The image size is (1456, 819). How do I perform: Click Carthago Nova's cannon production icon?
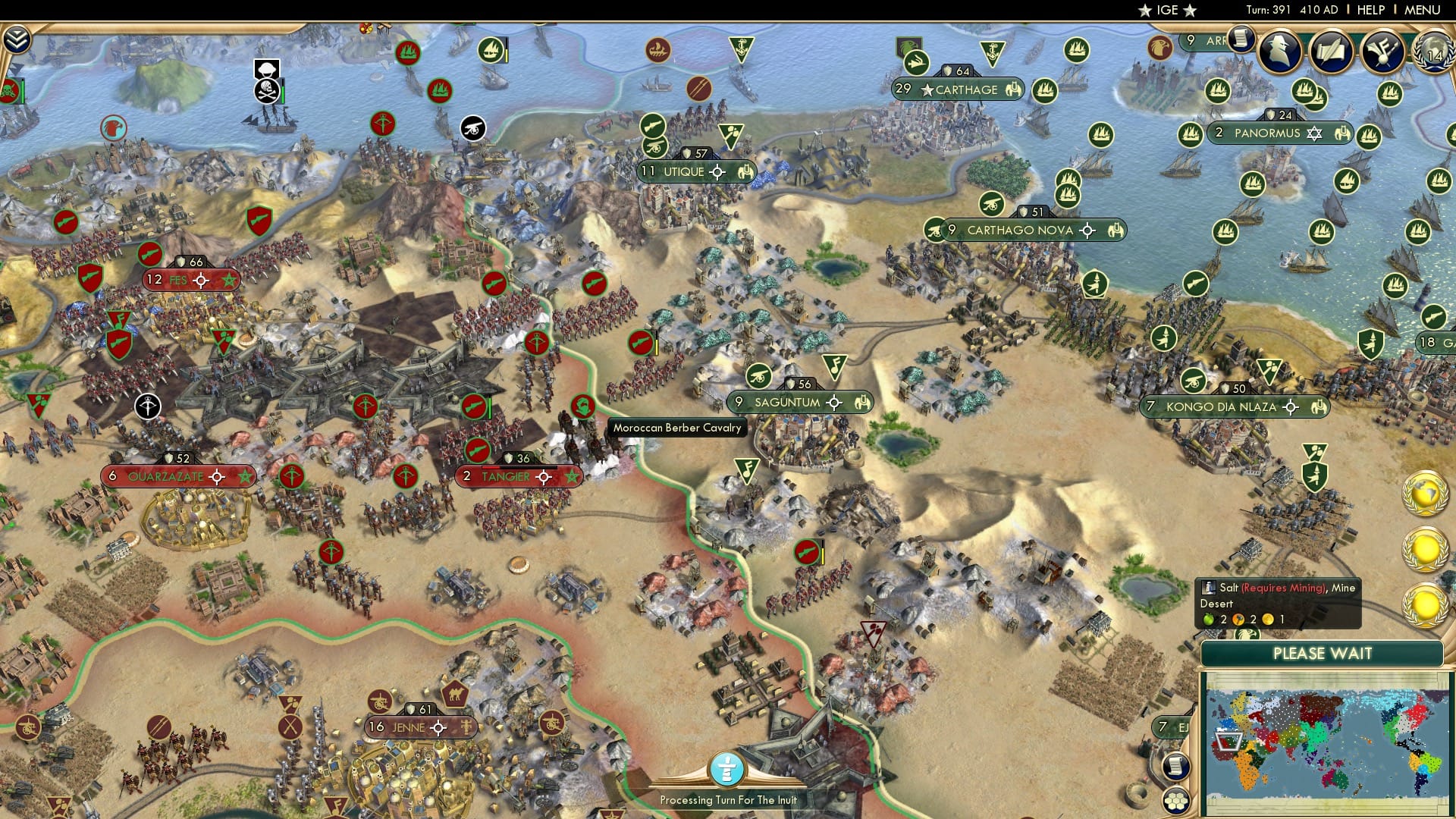tap(990, 205)
